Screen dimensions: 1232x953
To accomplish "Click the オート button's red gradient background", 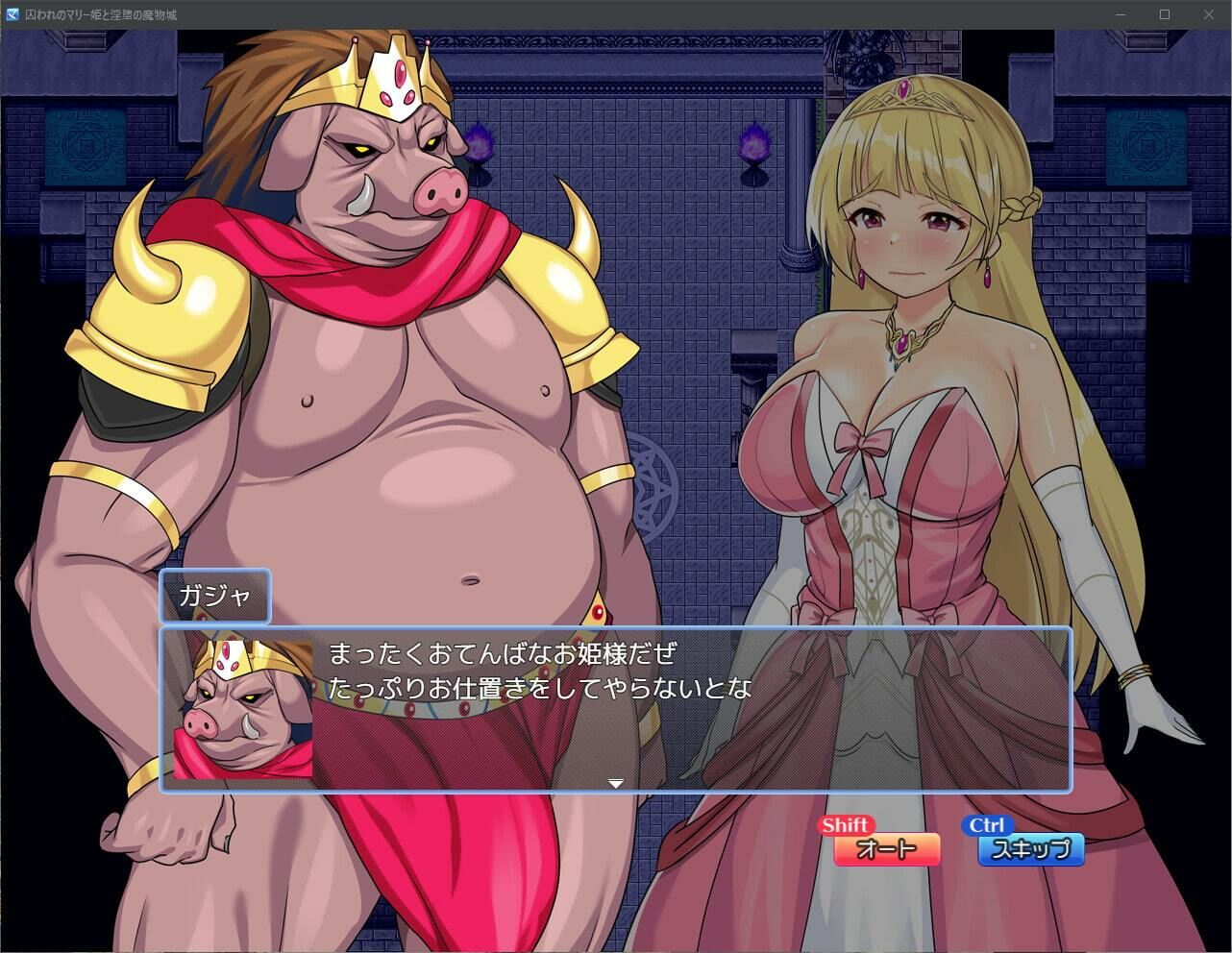I will coord(885,849).
